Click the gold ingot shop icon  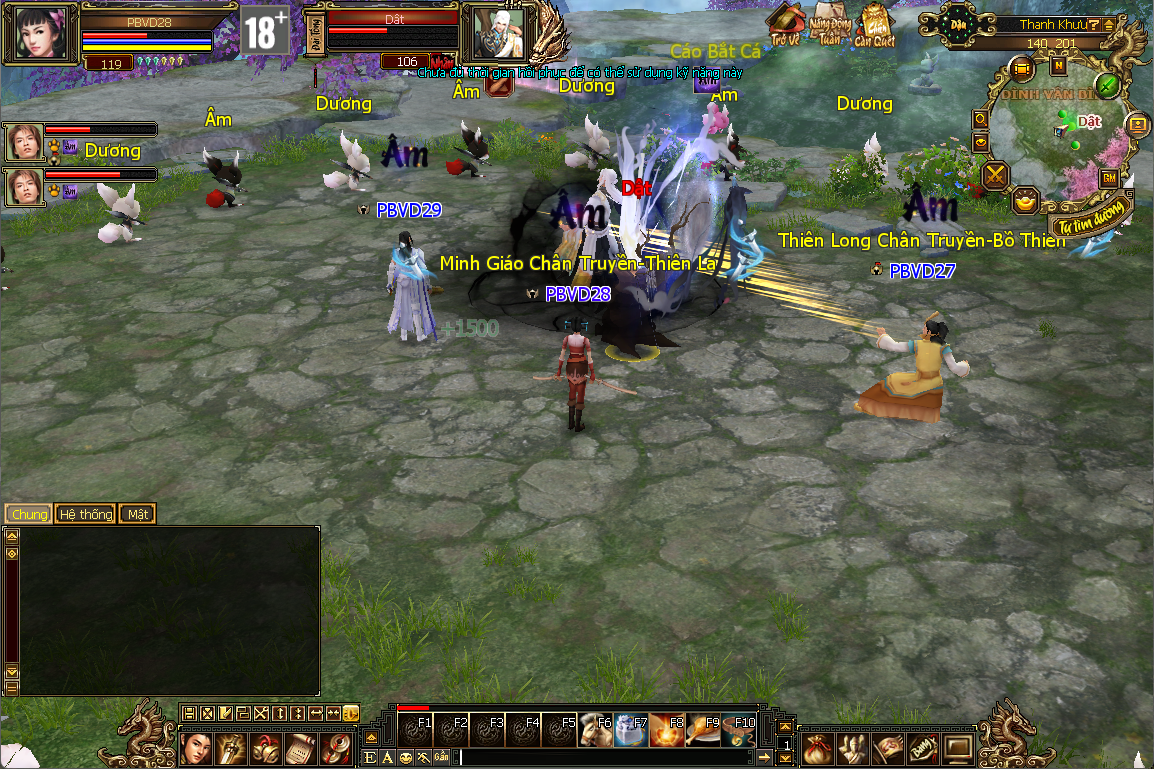tap(1025, 201)
